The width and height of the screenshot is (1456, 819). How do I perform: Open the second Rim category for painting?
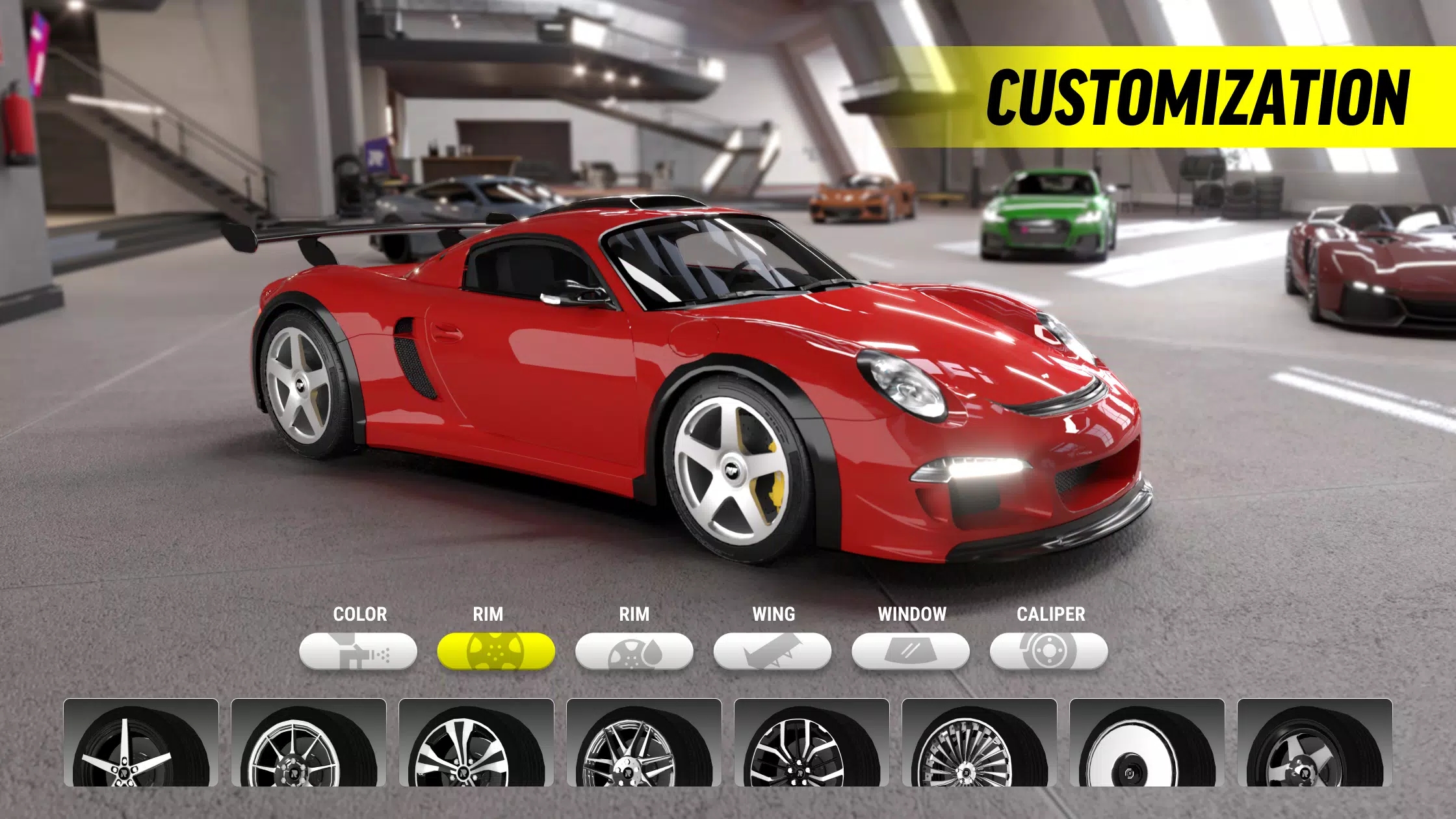coord(635,650)
